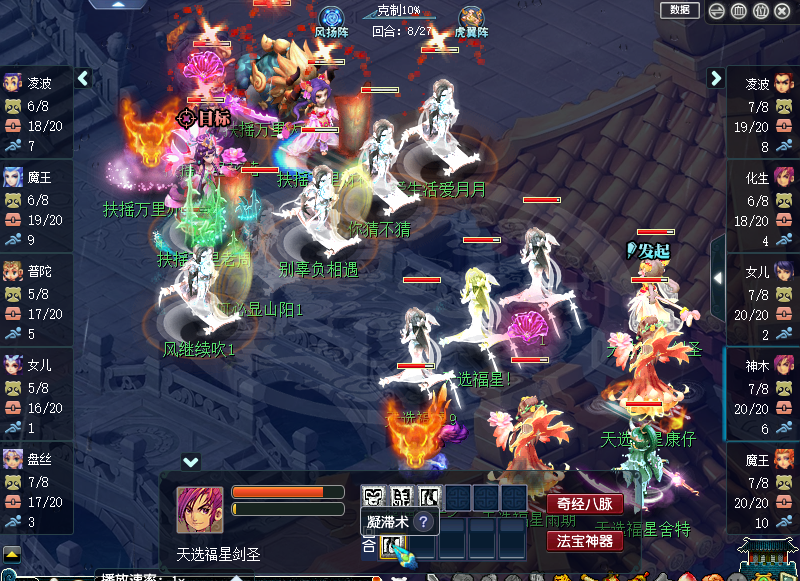The height and width of the screenshot is (581, 800).
Task: Collapse the right team list
Action: tap(716, 78)
